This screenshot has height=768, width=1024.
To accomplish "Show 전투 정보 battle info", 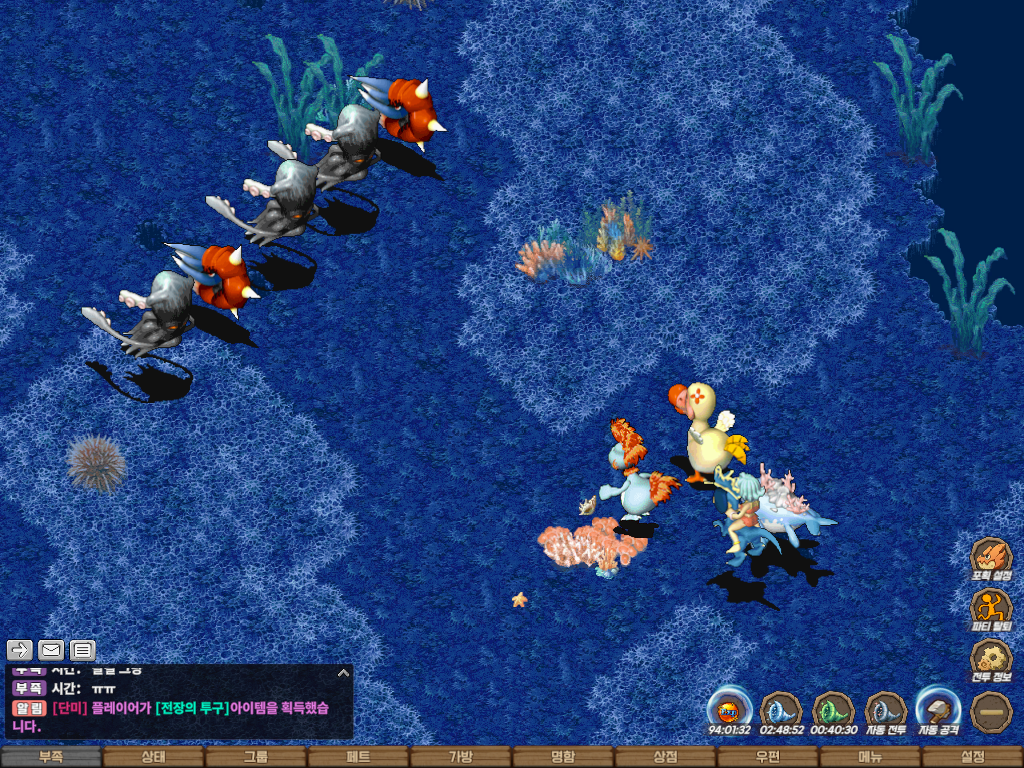I will (x=991, y=660).
